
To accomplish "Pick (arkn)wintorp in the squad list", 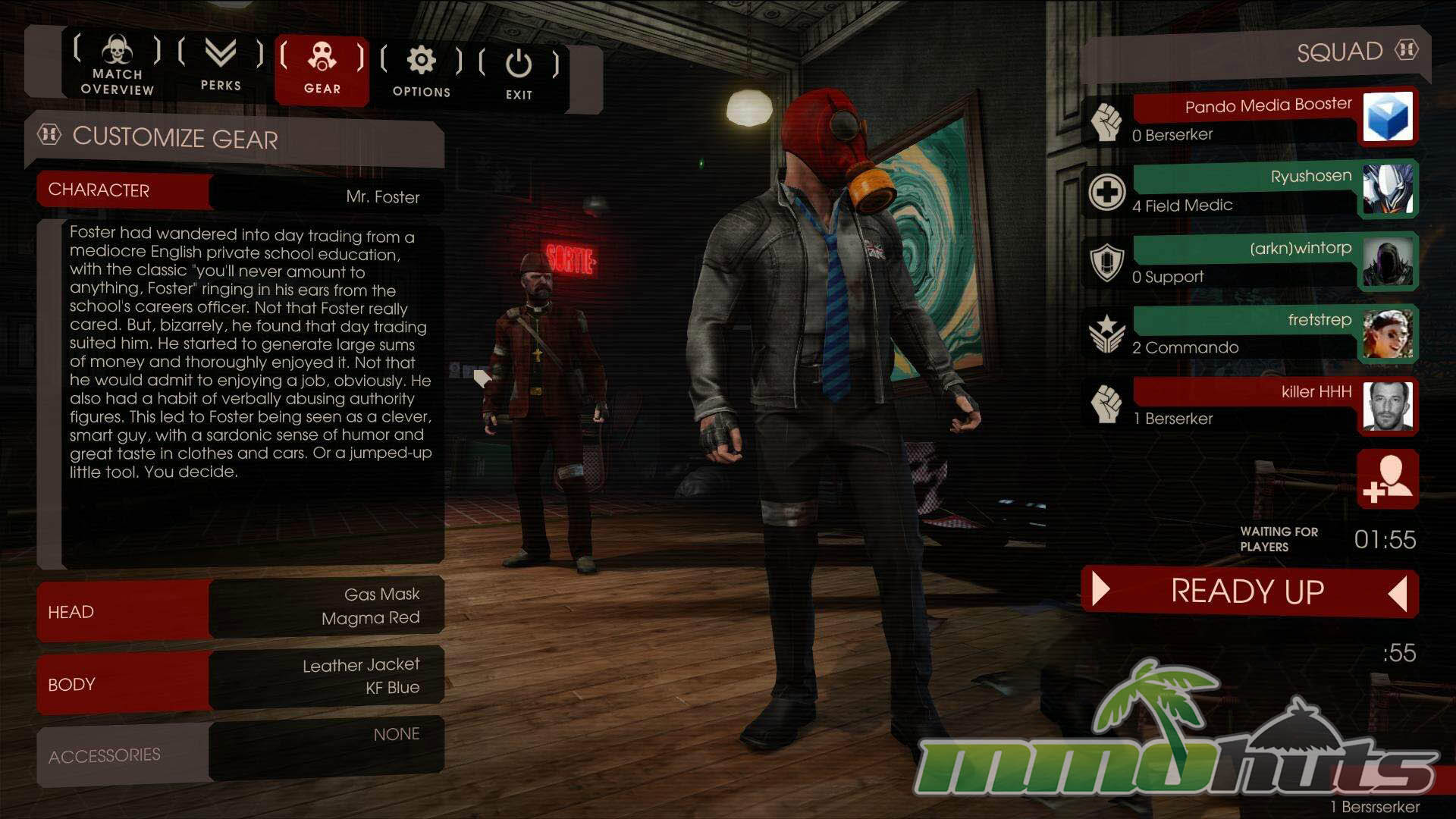I will pyautogui.click(x=1244, y=262).
